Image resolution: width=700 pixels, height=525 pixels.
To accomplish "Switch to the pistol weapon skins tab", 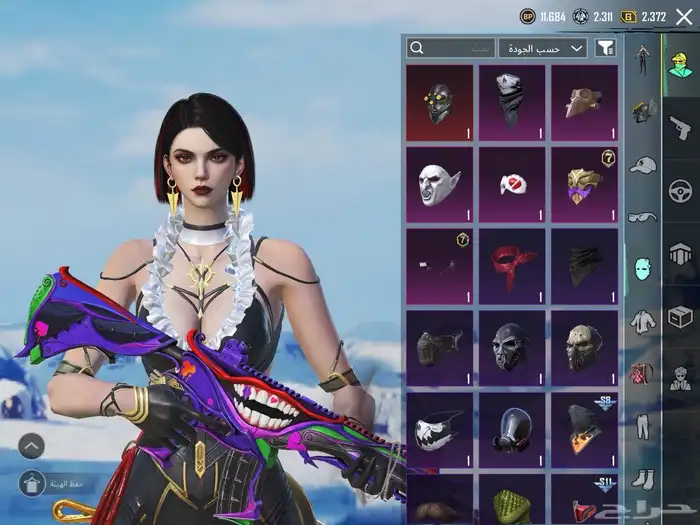I will pyautogui.click(x=680, y=126).
